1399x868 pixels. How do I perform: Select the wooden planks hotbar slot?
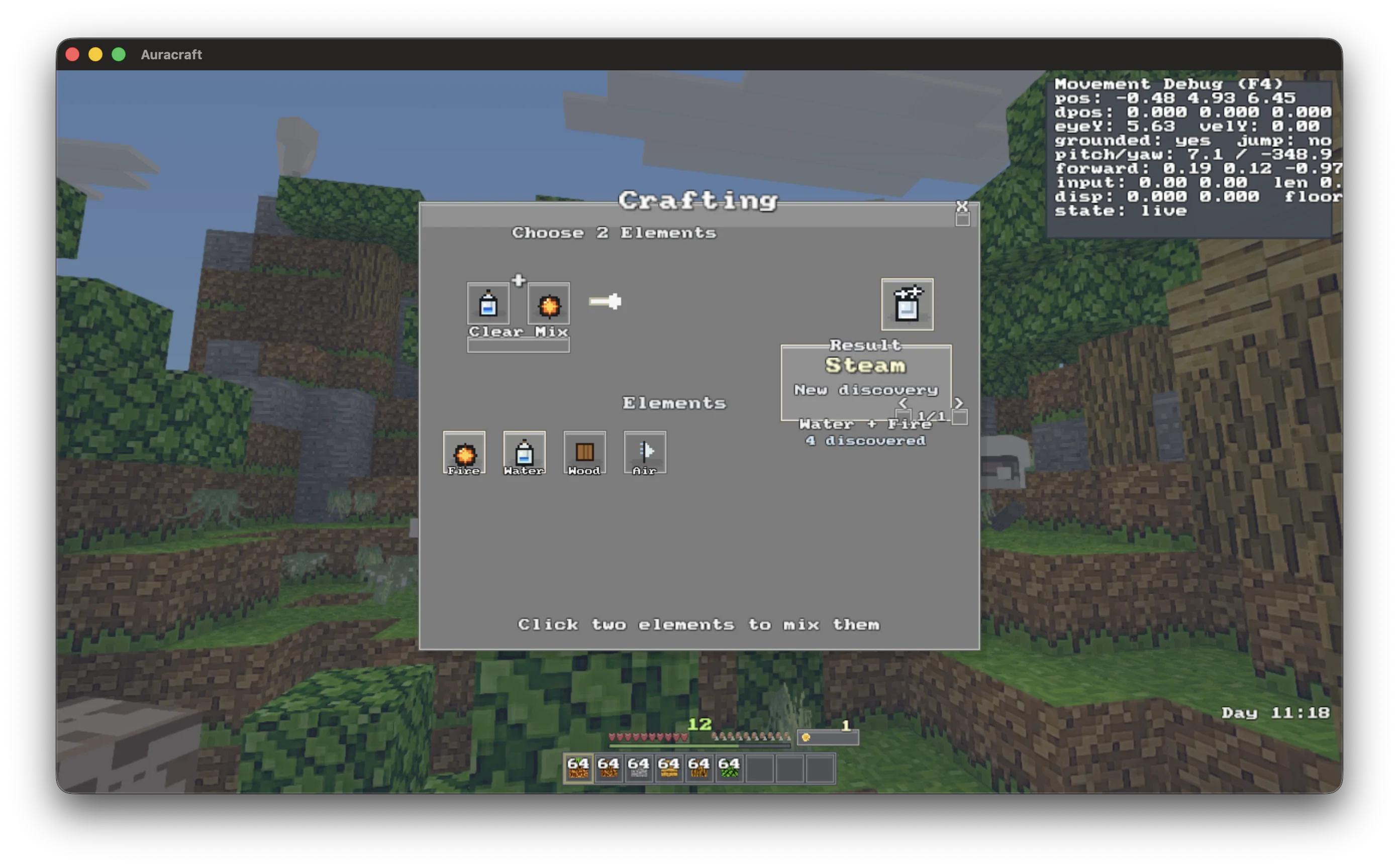pyautogui.click(x=668, y=769)
